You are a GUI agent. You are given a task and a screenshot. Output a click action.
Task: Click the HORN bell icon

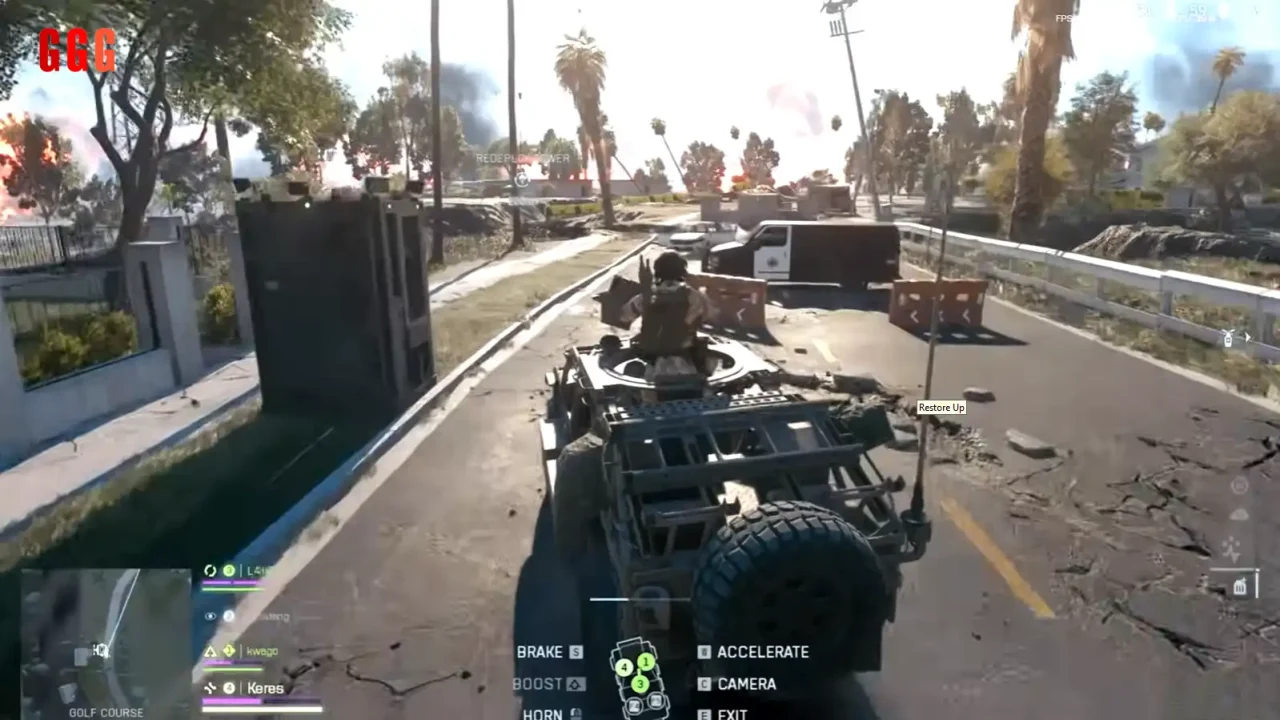pyautogui.click(x=575, y=714)
